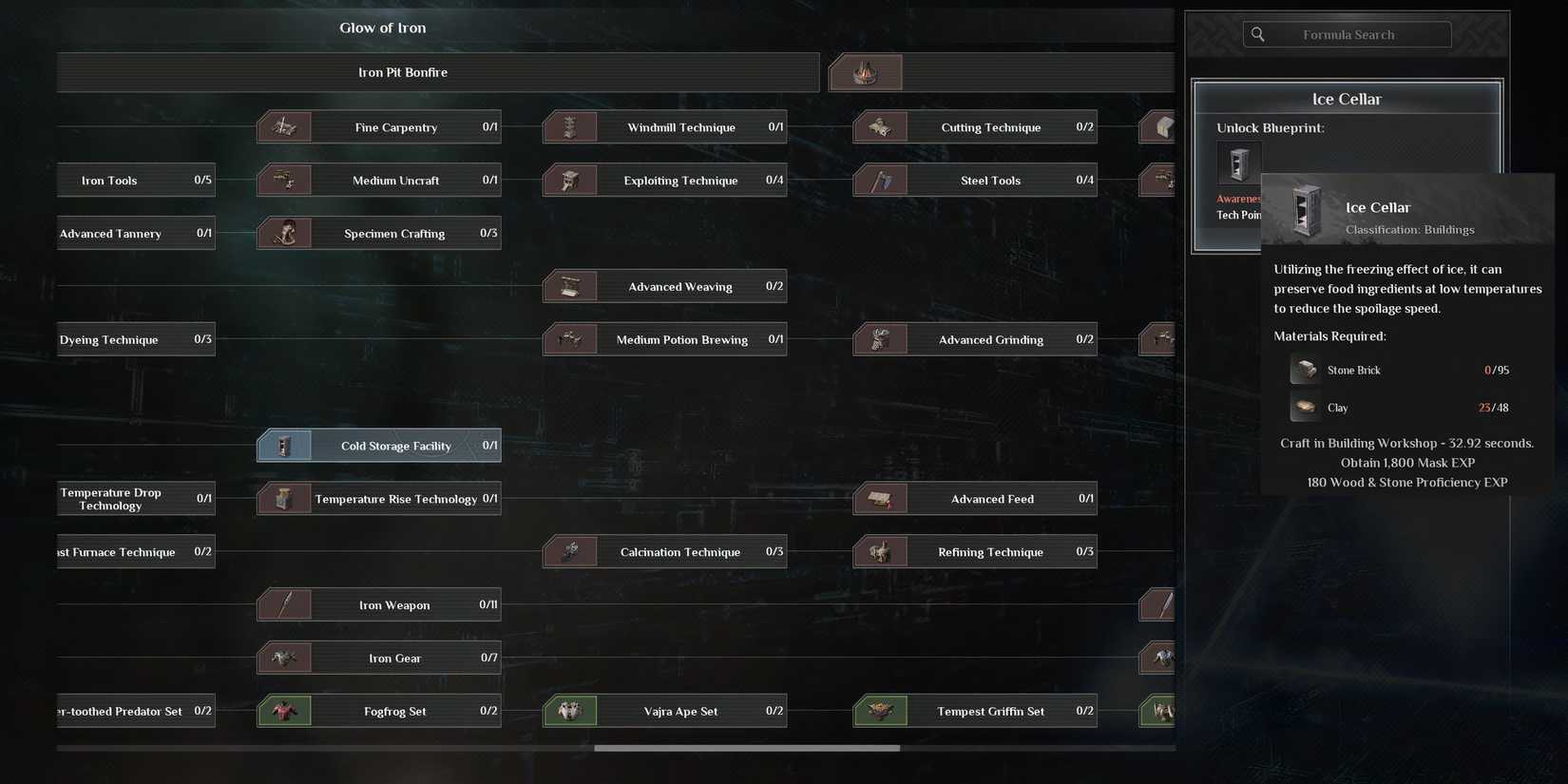
Task: Click the Specimen Crafting icon
Action: (x=284, y=233)
